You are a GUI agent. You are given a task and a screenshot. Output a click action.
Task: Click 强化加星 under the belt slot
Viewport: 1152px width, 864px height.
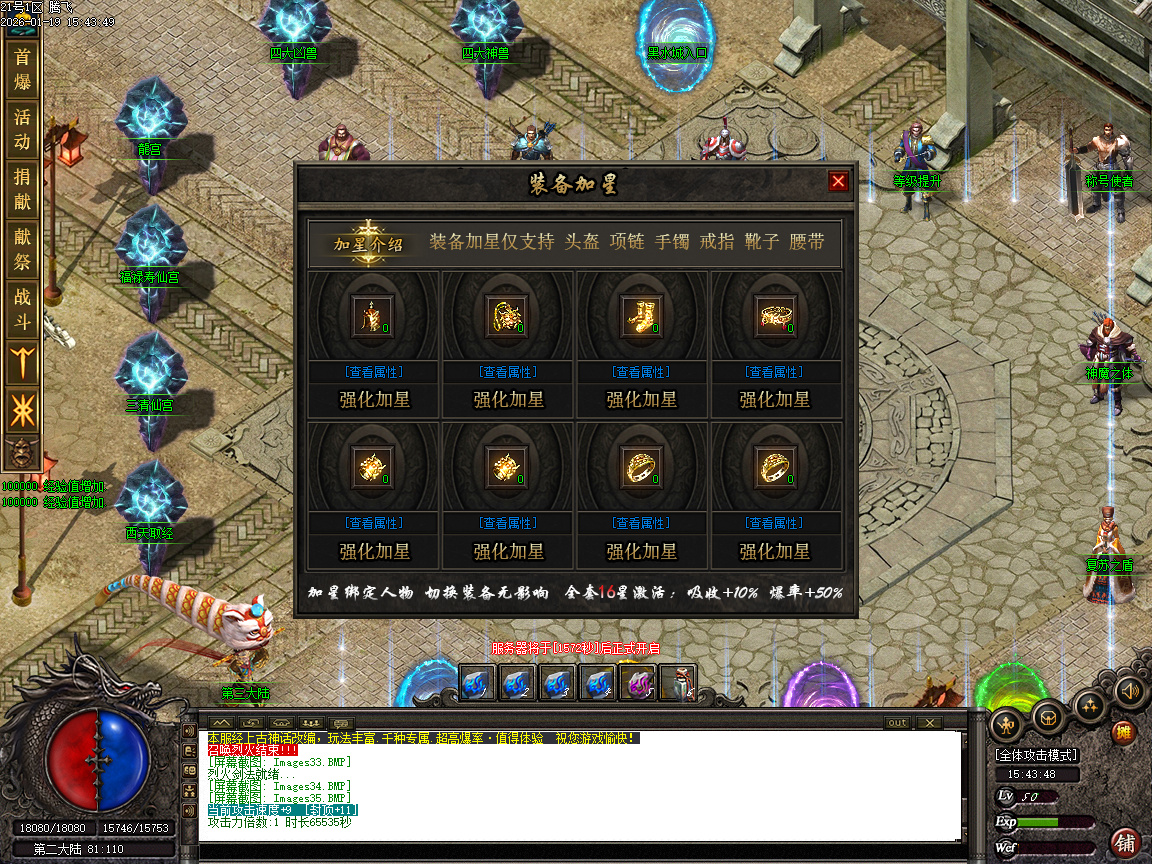(775, 400)
